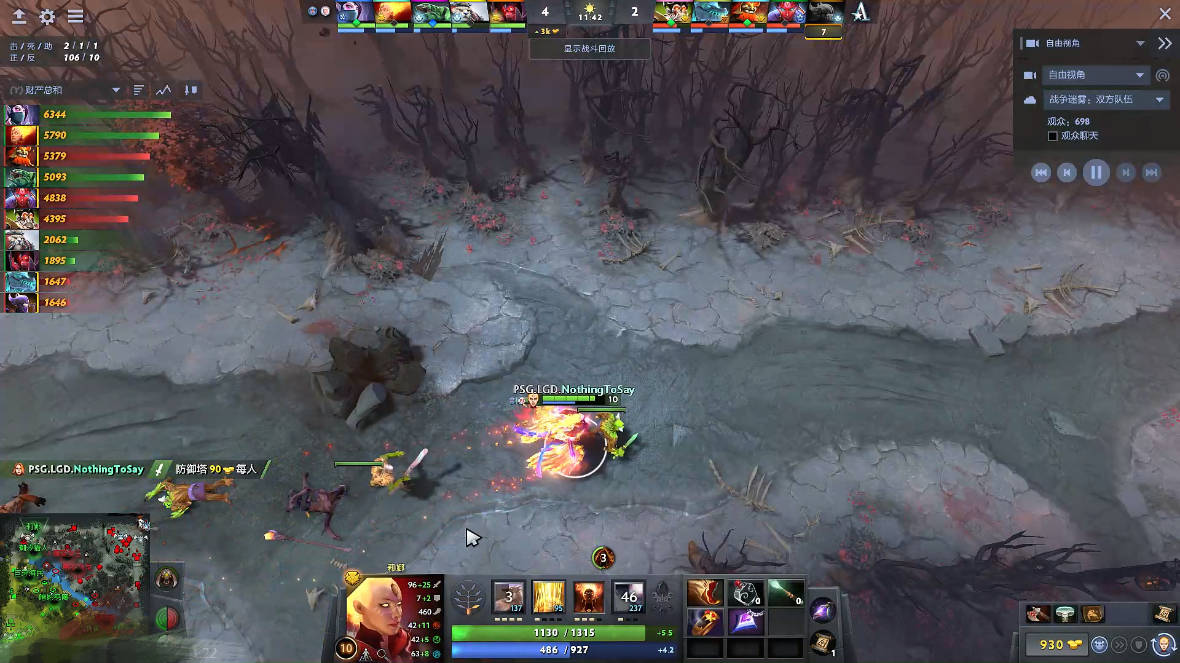Click the neutral item slot
Image resolution: width=1180 pixels, height=663 pixels.
[823, 608]
